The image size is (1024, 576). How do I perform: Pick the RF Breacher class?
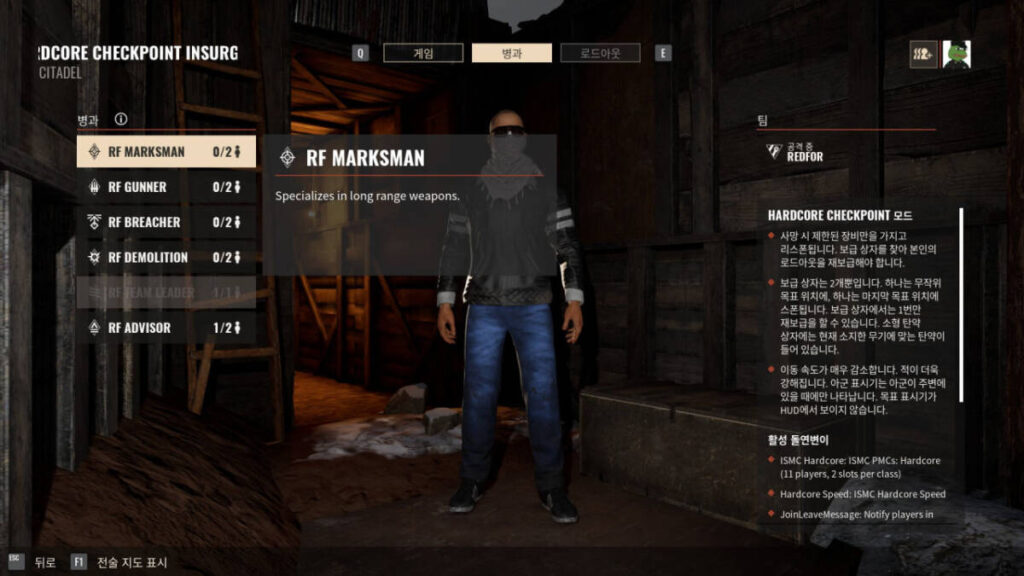click(166, 222)
